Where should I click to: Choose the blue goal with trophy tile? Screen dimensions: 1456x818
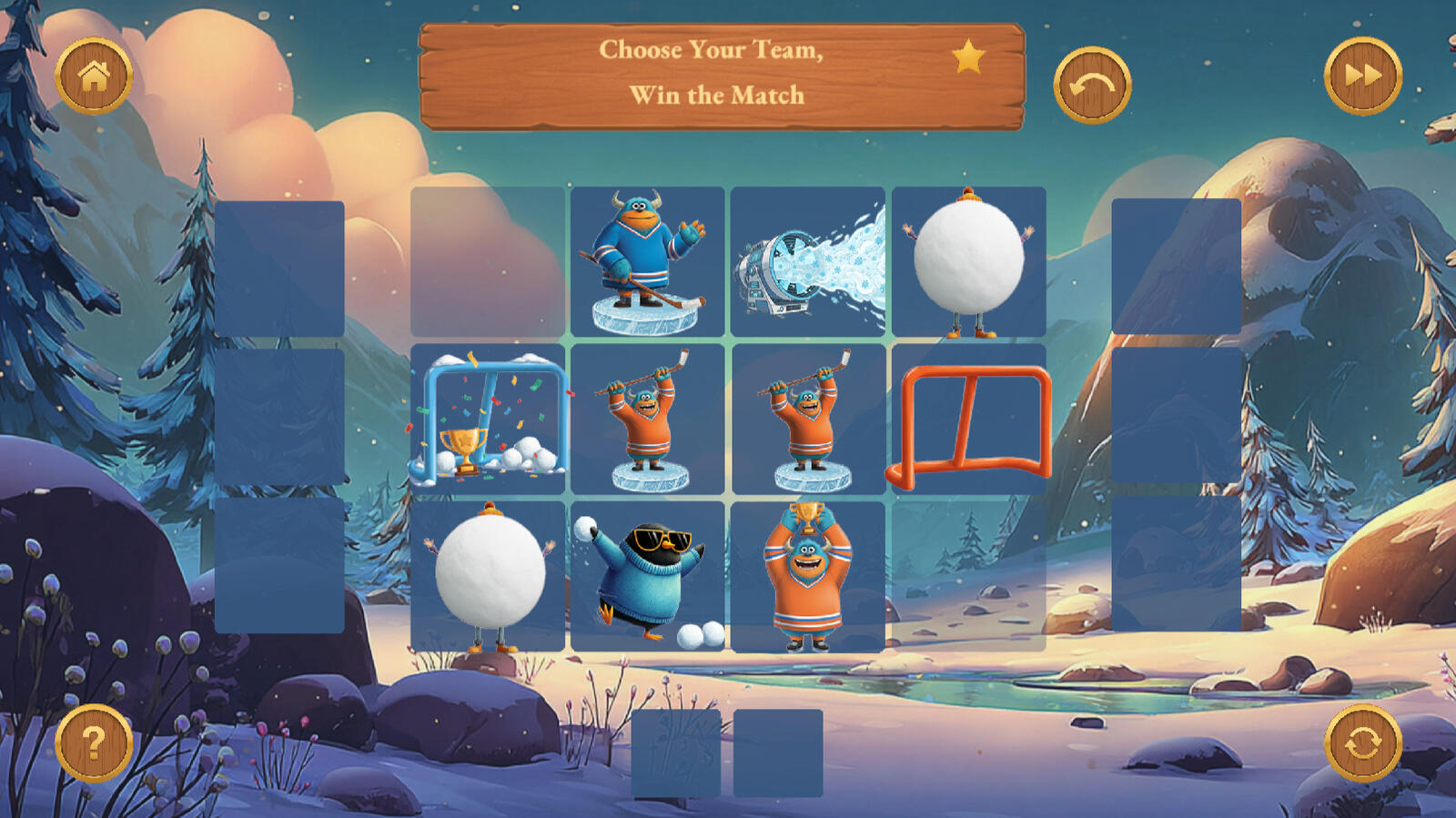488,419
